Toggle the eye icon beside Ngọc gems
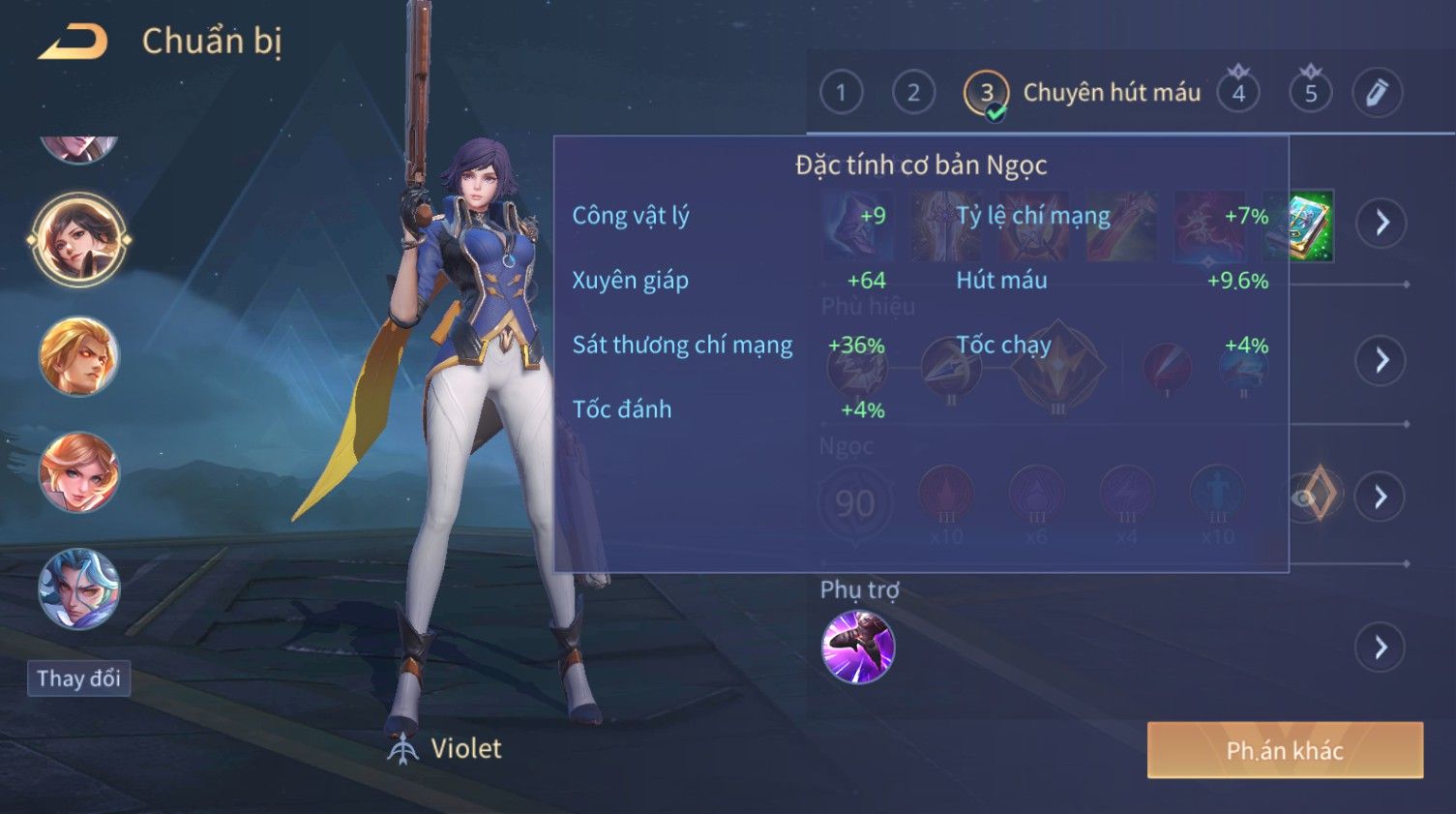 (1307, 497)
